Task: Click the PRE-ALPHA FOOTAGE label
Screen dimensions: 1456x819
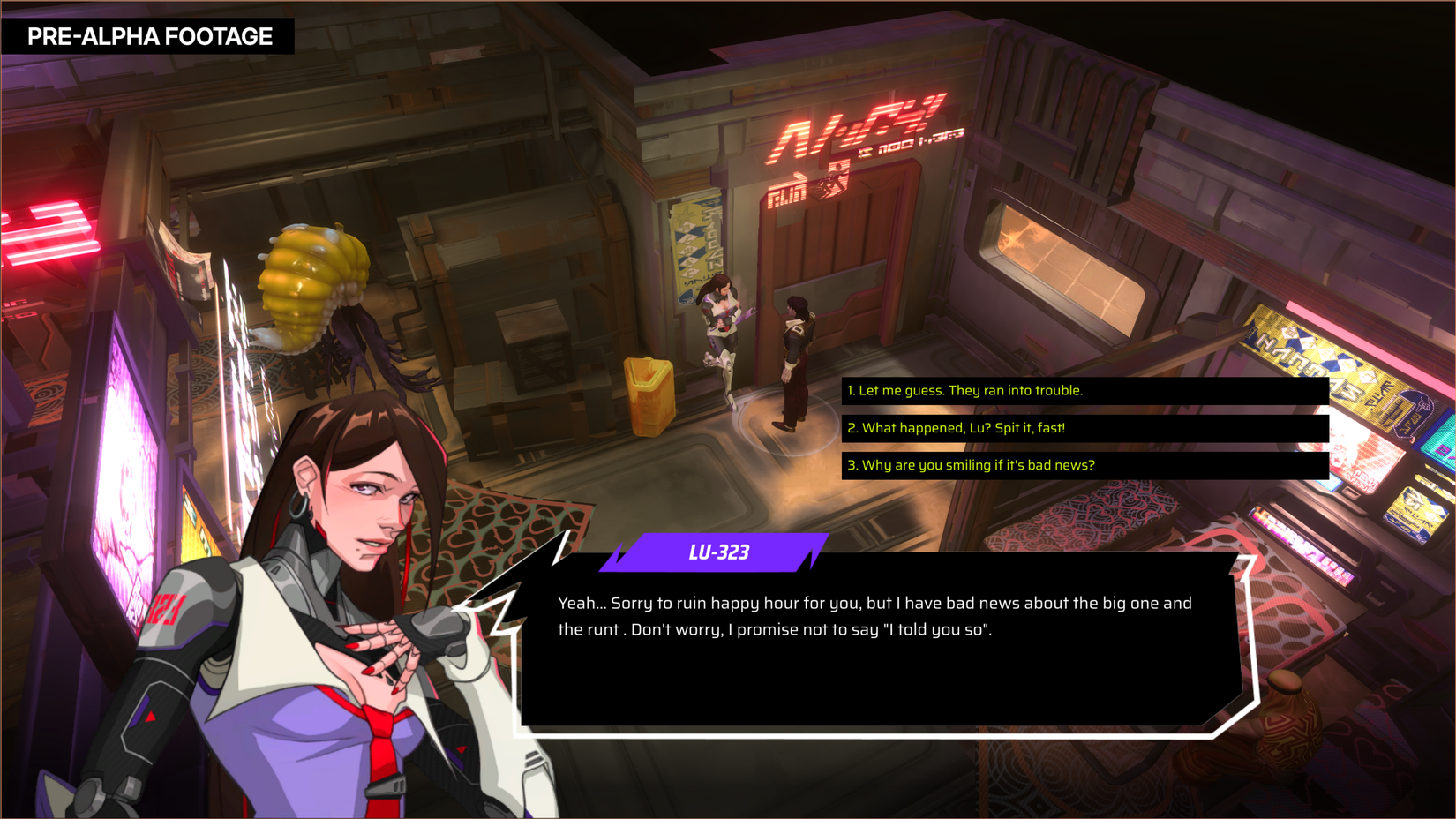Action: click(150, 36)
